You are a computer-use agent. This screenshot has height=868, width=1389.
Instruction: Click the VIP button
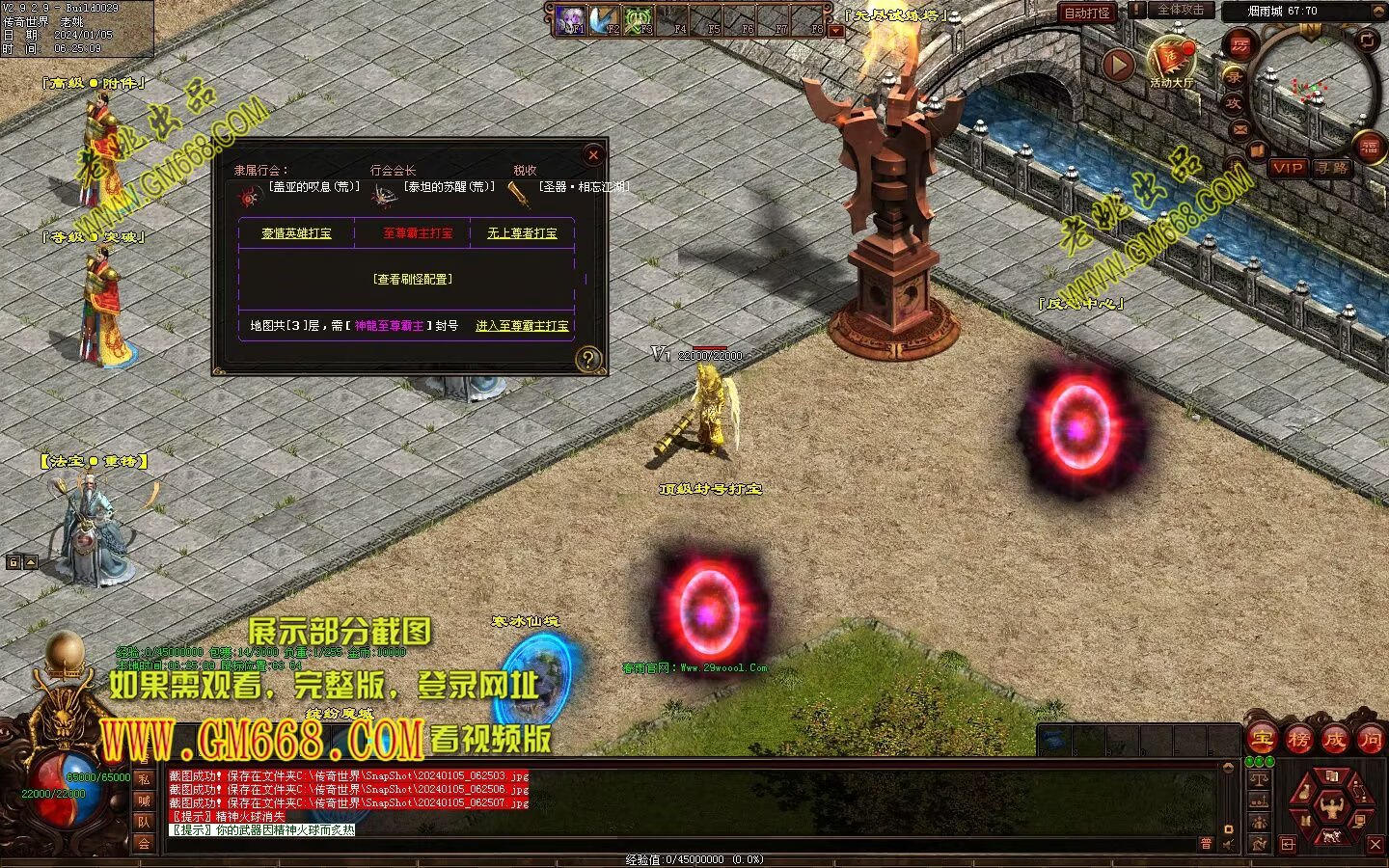tap(1288, 168)
